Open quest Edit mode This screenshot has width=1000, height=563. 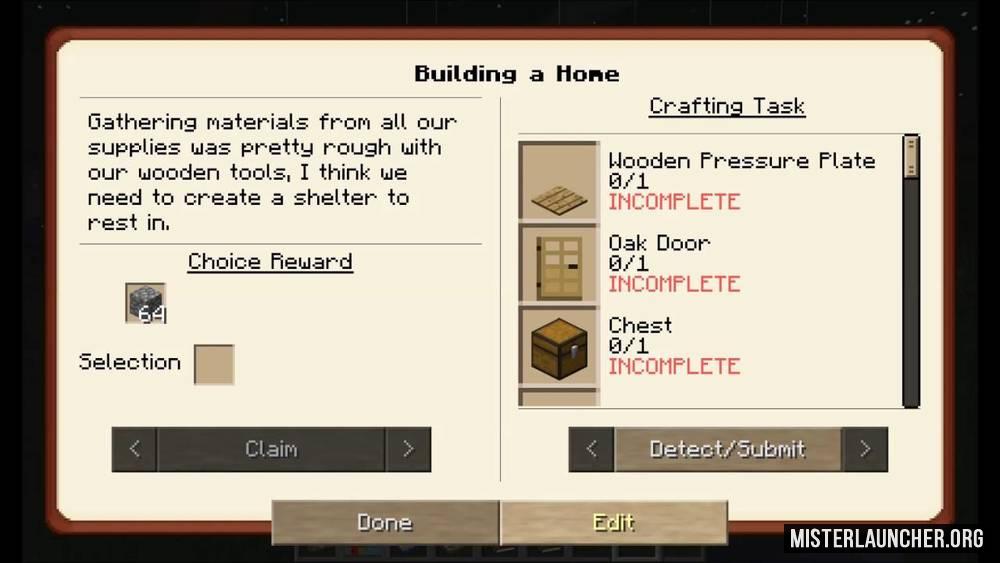pyautogui.click(x=613, y=522)
